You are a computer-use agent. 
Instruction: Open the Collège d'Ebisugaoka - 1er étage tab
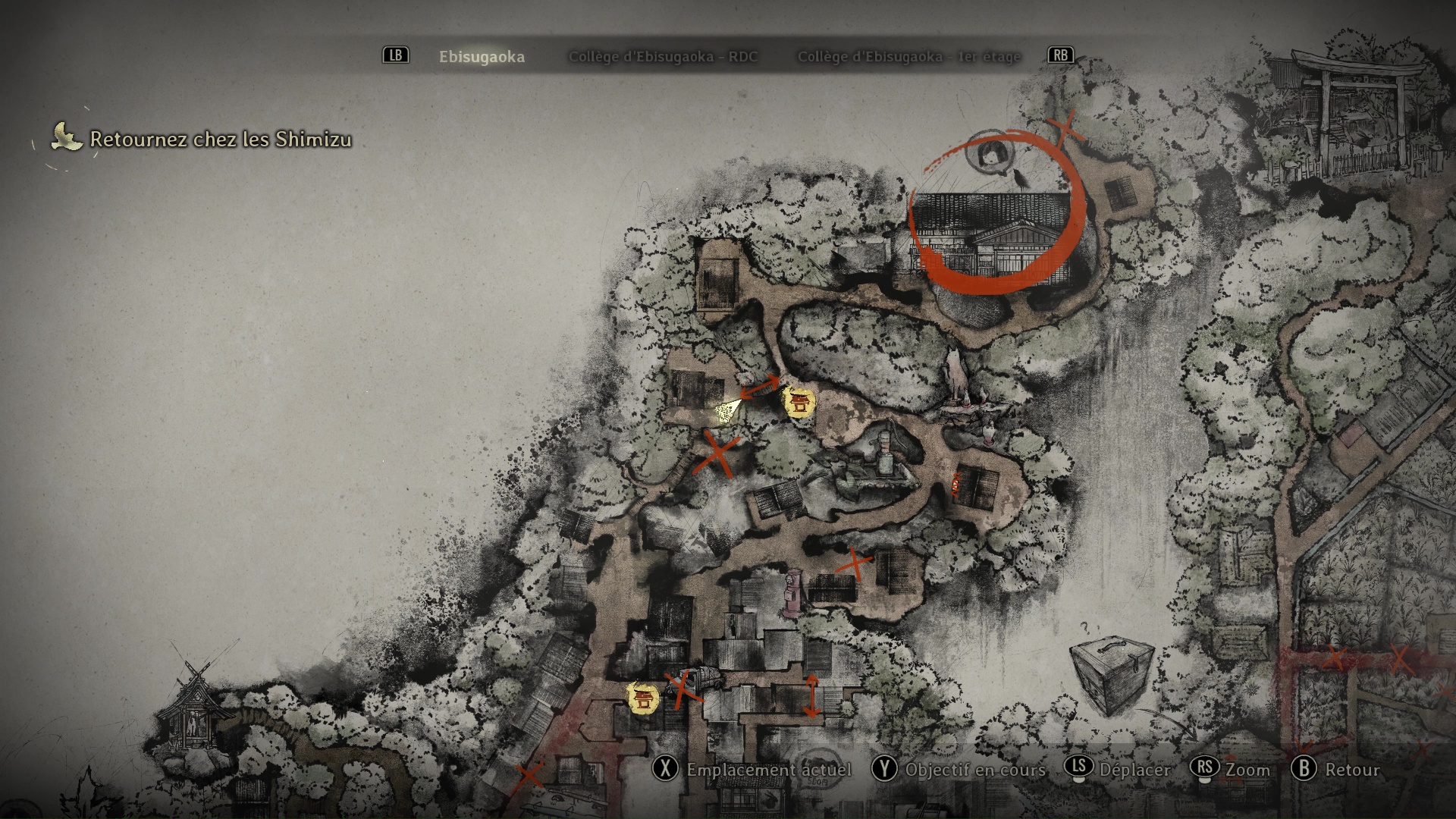908,57
